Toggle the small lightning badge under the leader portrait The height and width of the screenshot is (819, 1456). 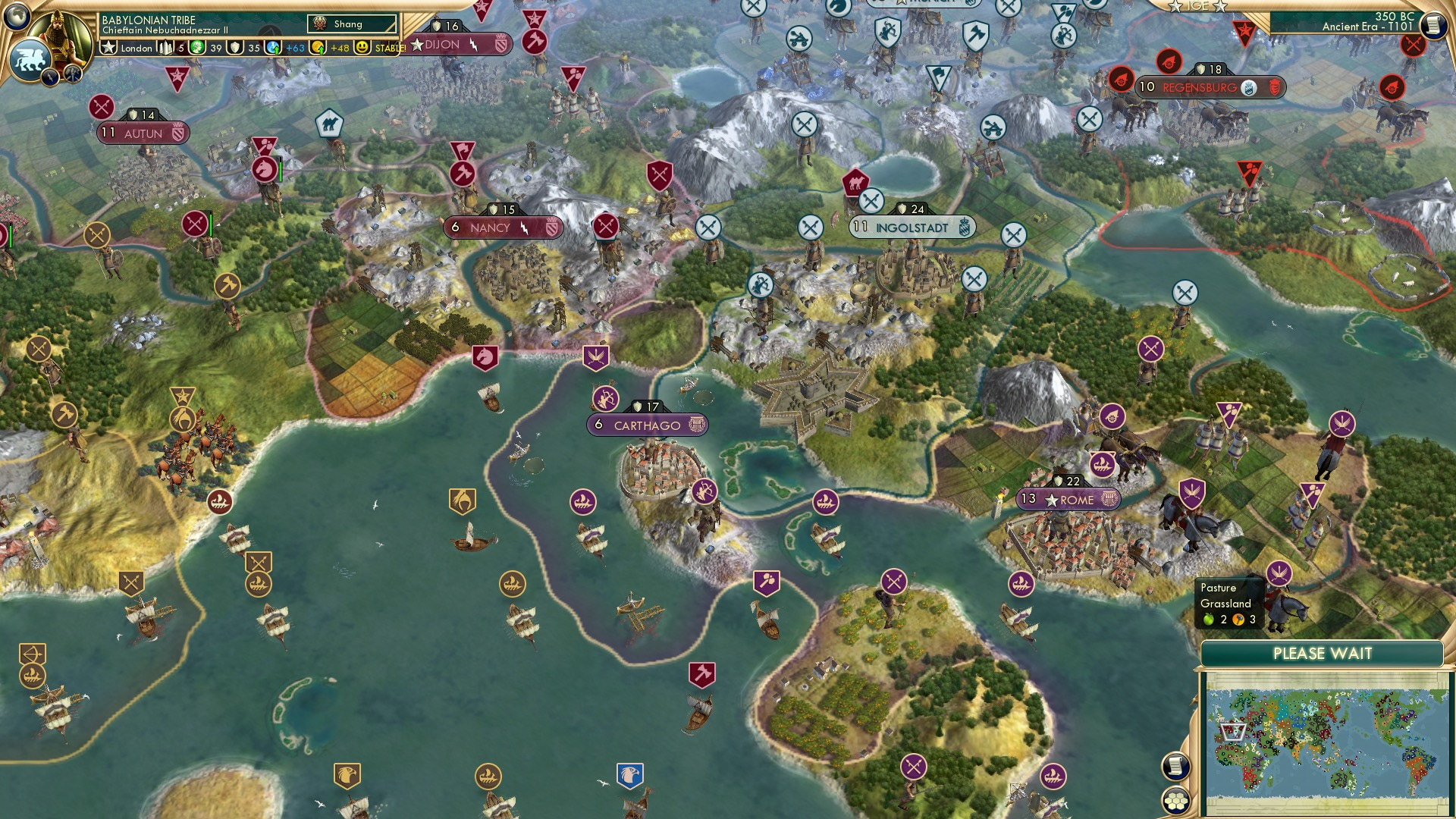click(50, 79)
